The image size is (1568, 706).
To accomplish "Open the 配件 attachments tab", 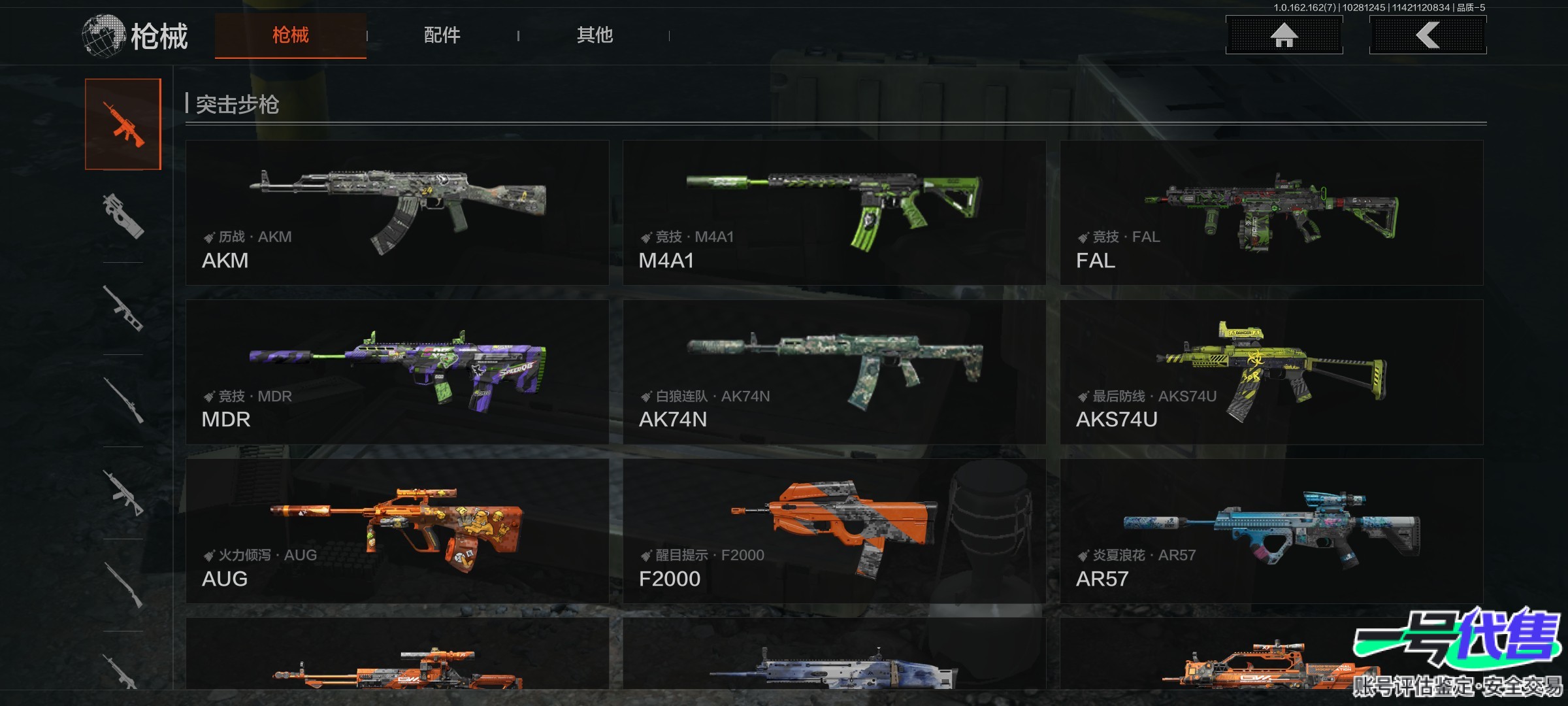I will click(x=442, y=35).
